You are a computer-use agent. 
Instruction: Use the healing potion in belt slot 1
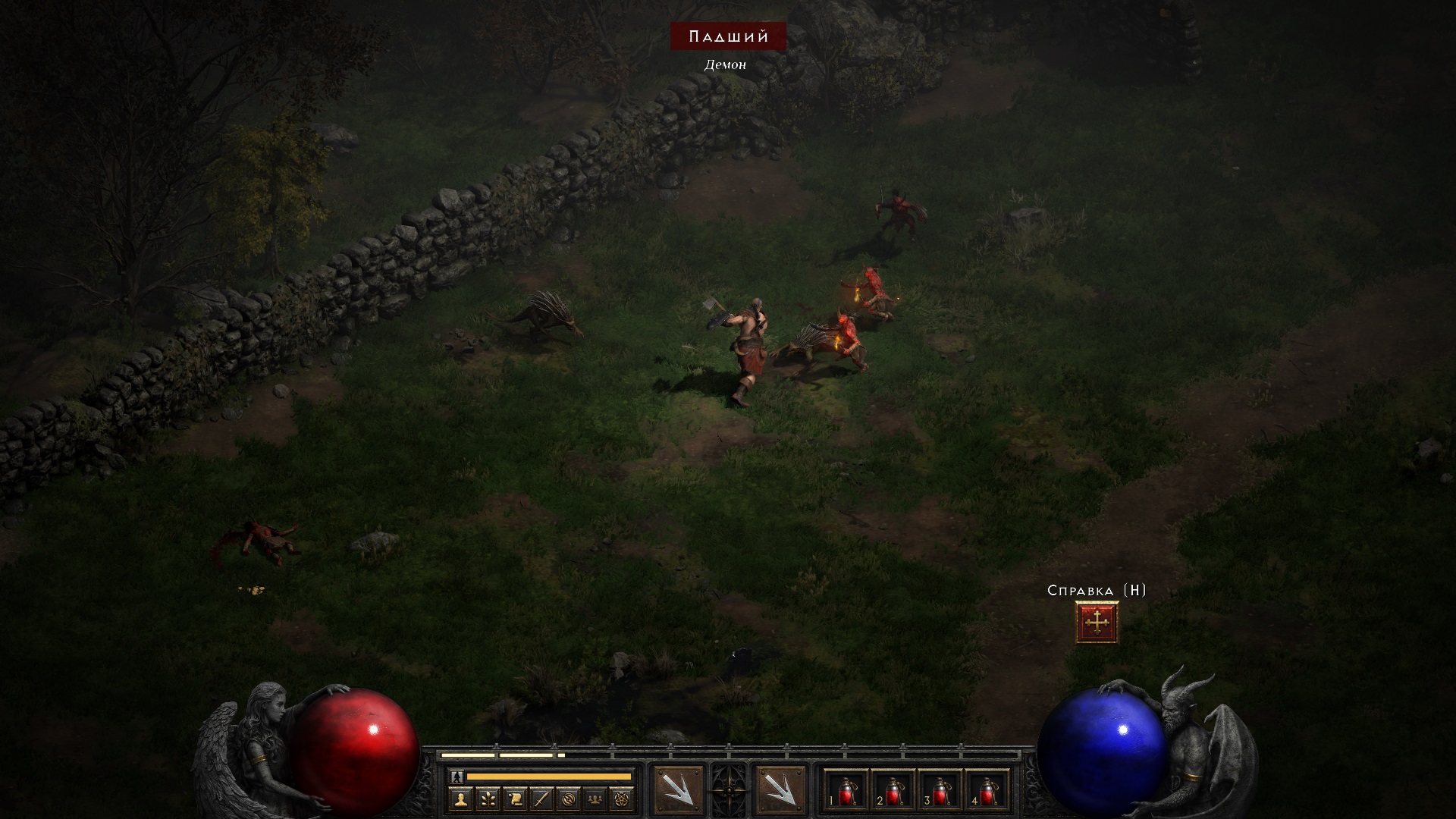coord(846,792)
